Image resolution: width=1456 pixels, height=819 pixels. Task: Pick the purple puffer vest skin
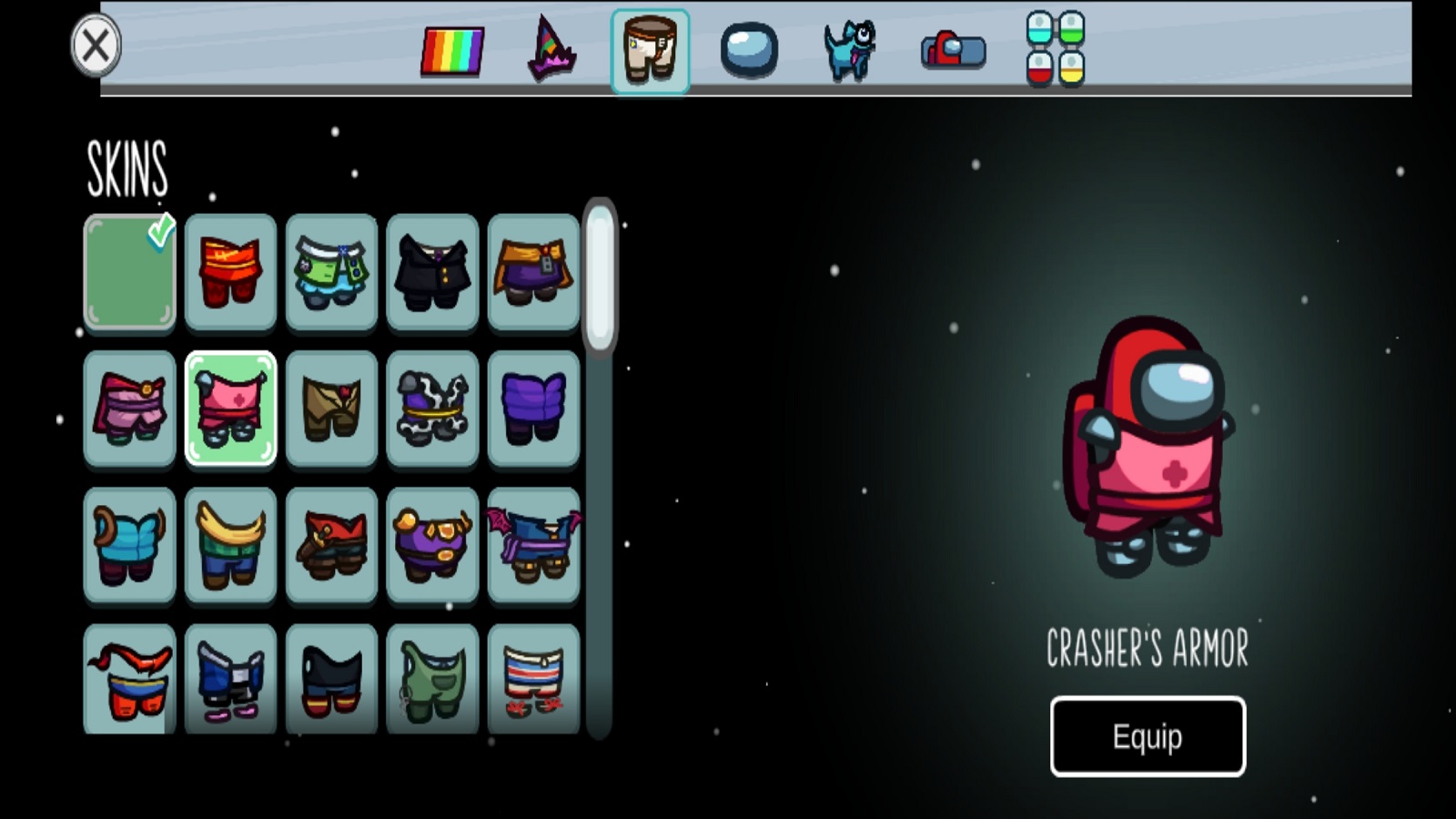[x=533, y=408]
